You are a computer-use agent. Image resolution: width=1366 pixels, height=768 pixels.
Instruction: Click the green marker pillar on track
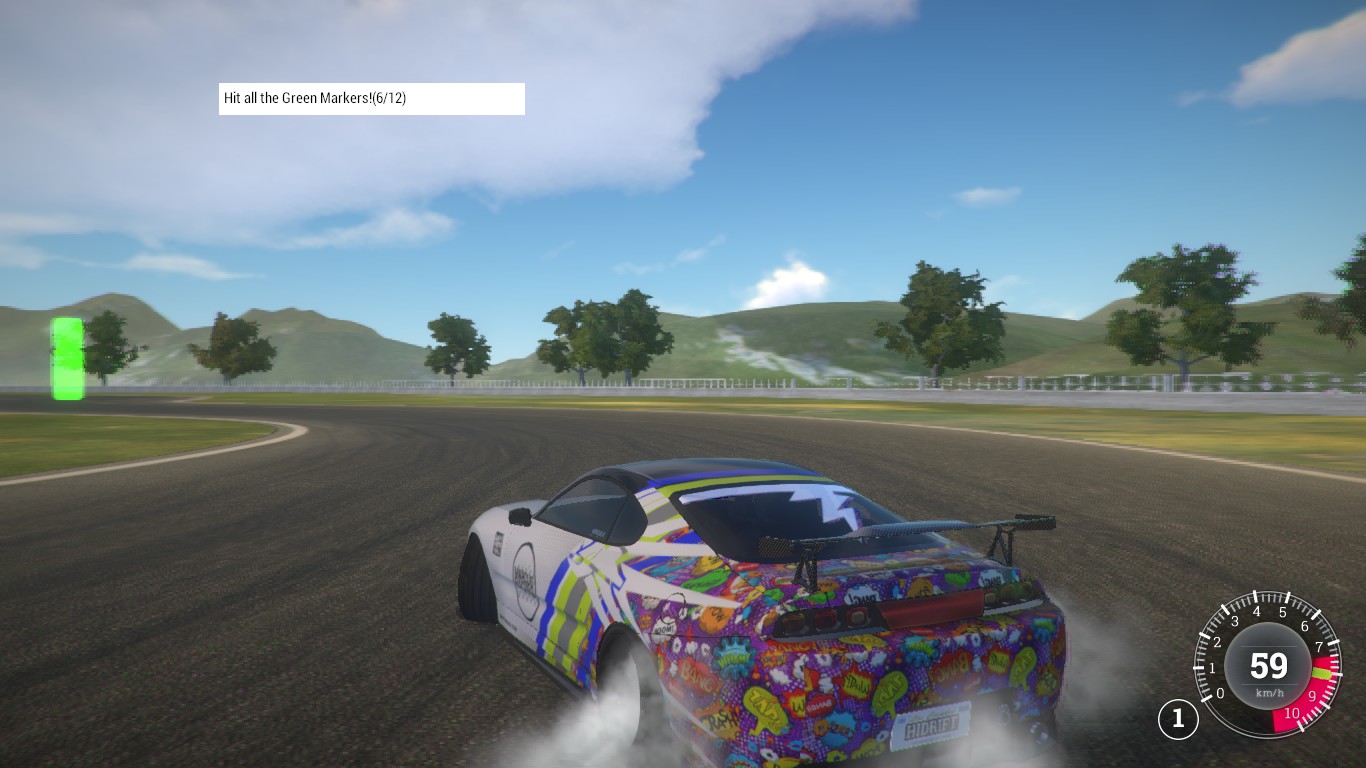[67, 357]
